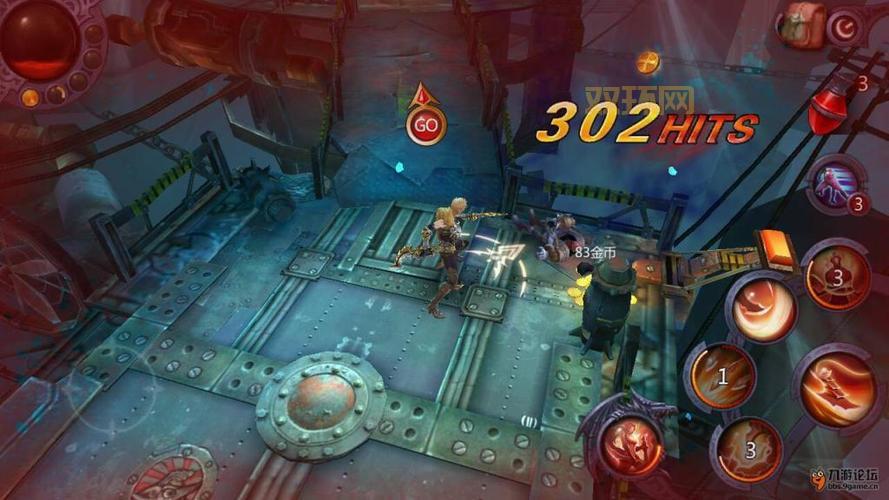The height and width of the screenshot is (500, 889).
Task: Open the backpack inventory icon
Action: (x=804, y=22)
